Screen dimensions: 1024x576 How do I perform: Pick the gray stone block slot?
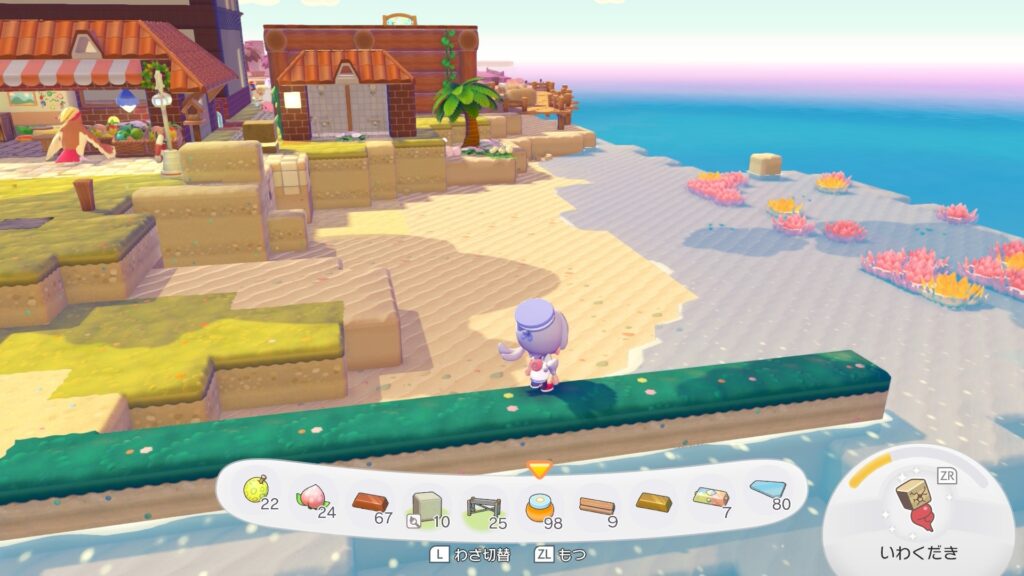427,506
